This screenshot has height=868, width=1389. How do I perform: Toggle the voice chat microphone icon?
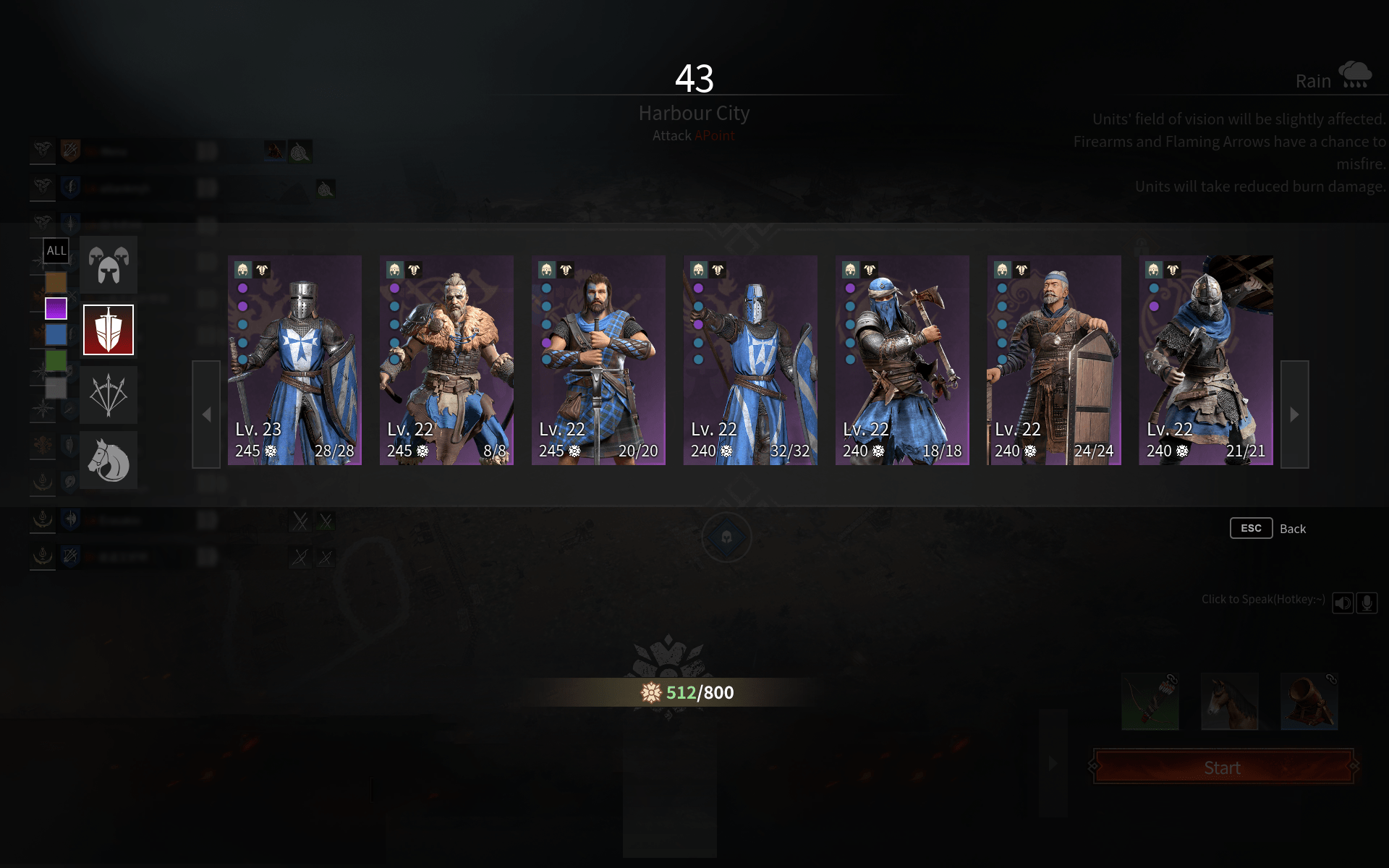click(x=1367, y=603)
